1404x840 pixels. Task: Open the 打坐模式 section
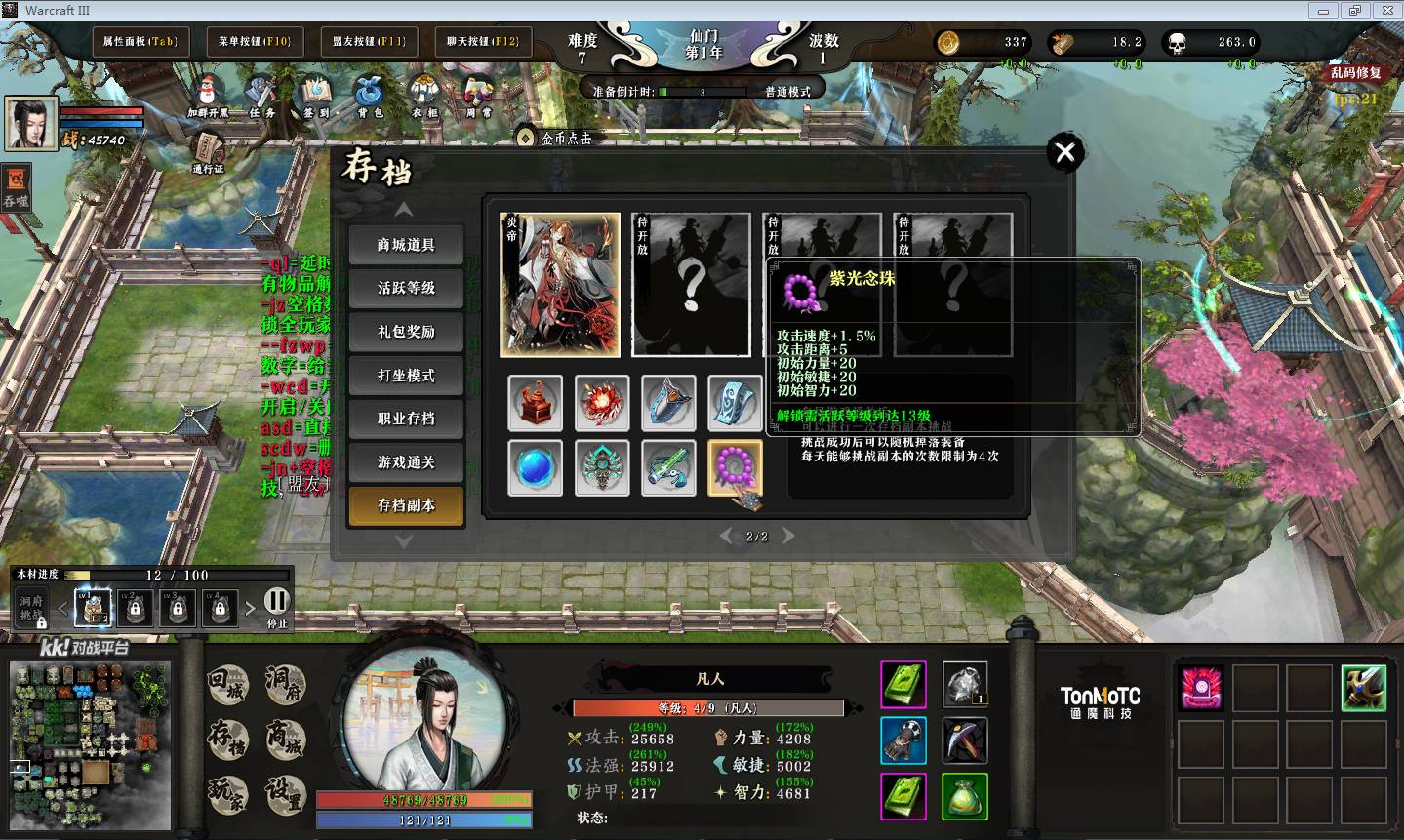406,376
